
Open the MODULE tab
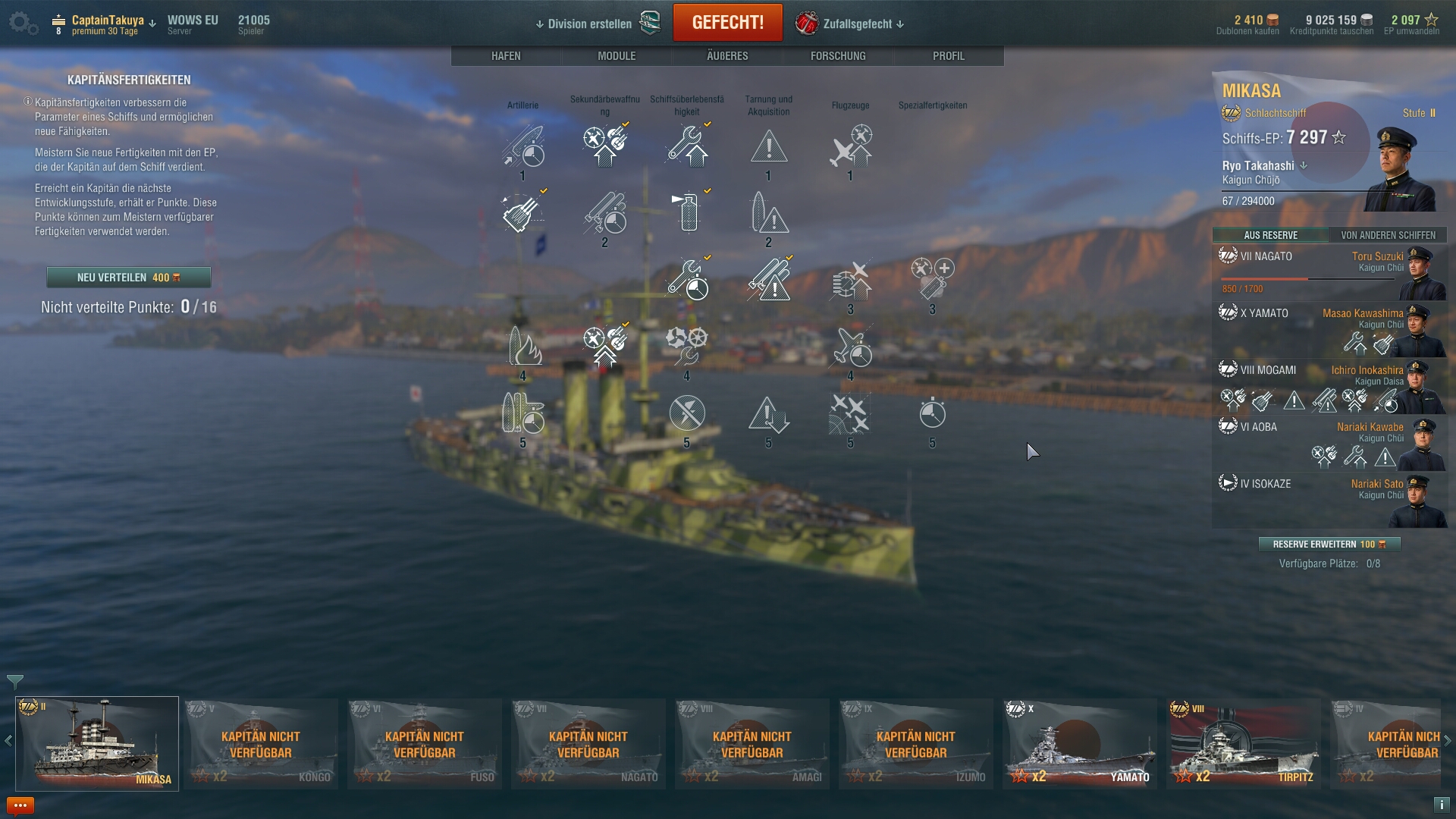click(616, 56)
